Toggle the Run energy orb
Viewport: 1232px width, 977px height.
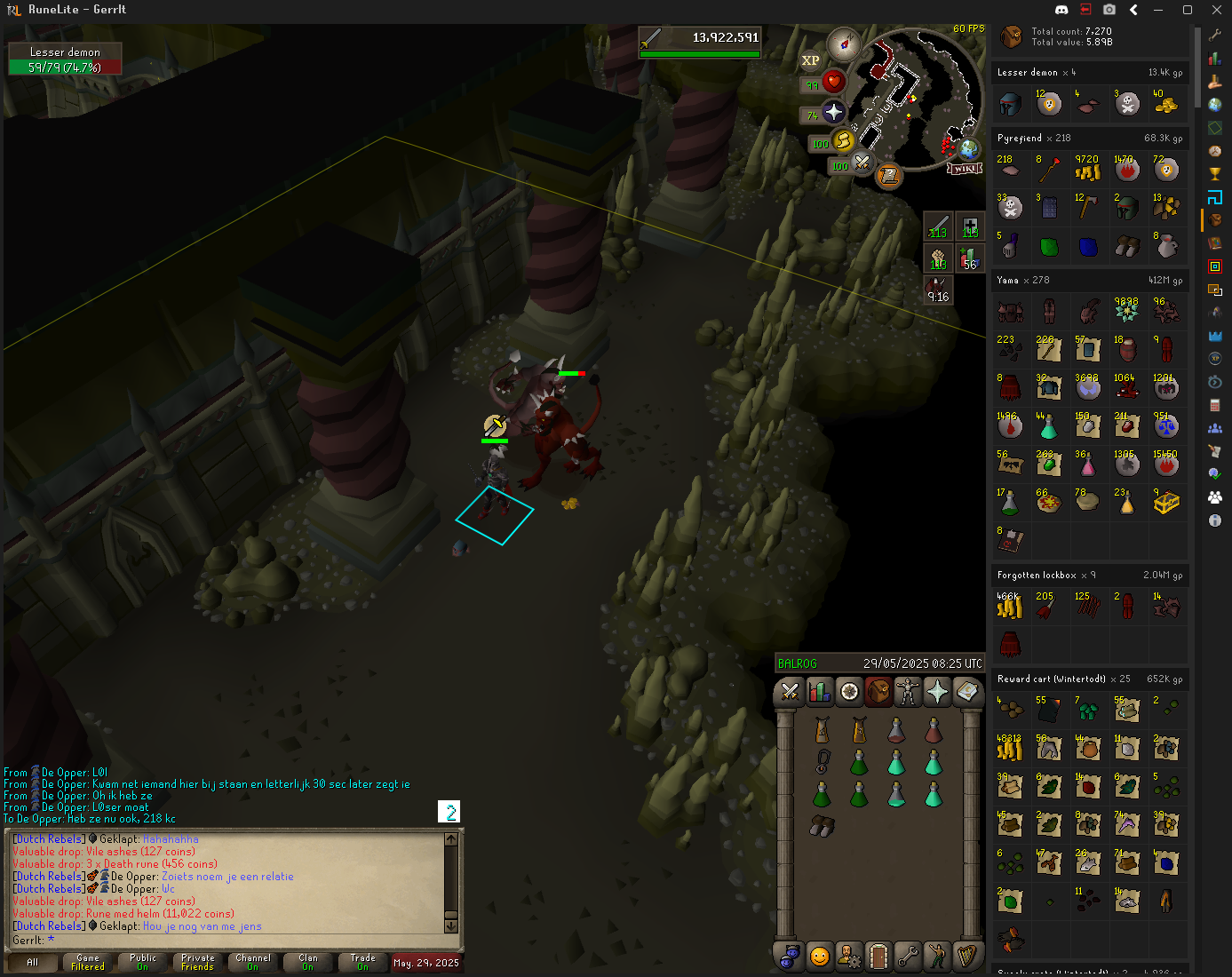(844, 140)
